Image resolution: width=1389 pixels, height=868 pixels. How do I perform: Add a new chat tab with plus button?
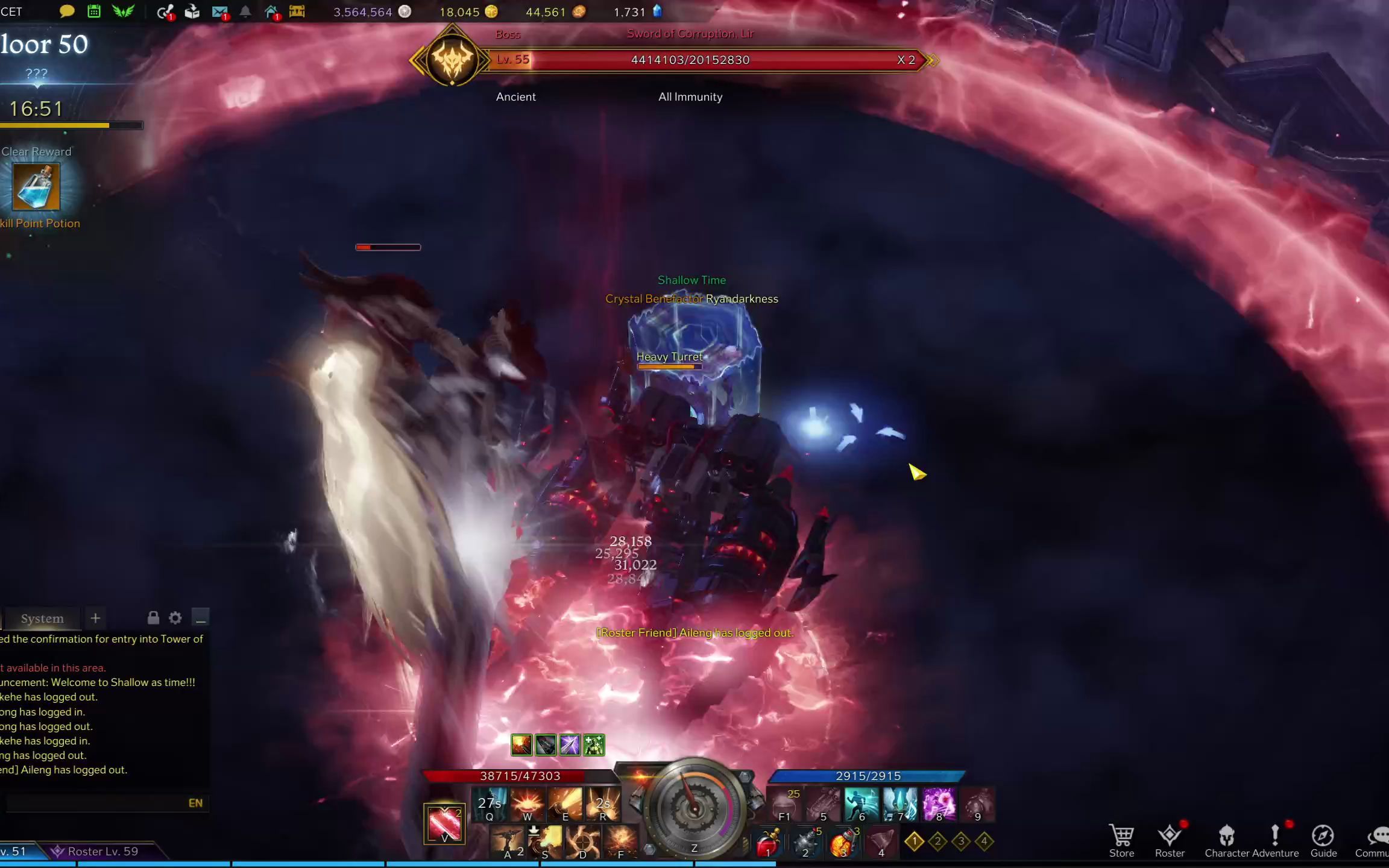(95, 618)
